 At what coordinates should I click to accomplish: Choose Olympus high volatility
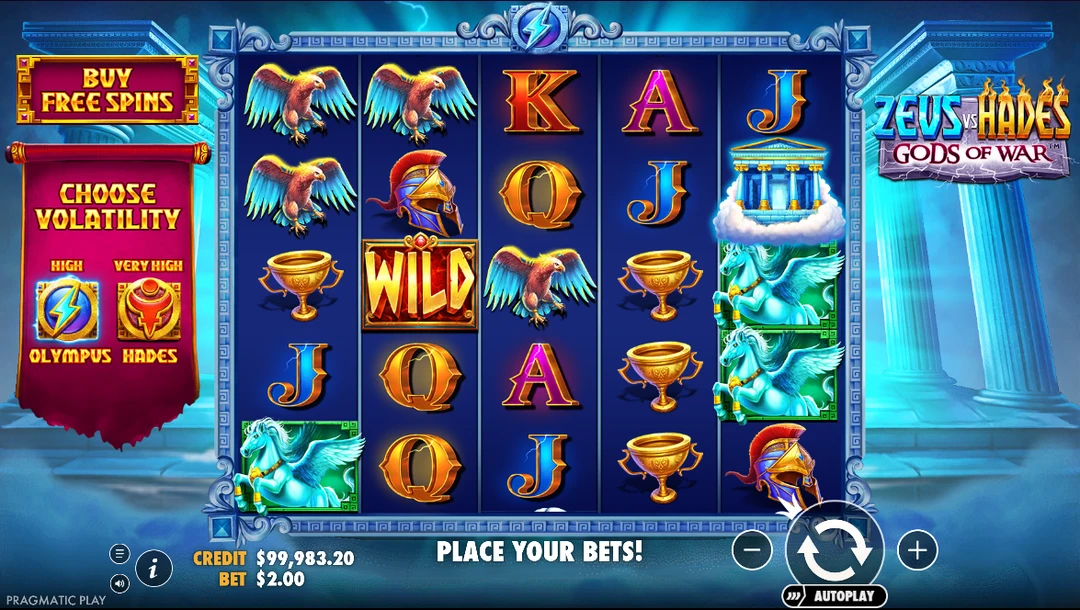(x=69, y=312)
